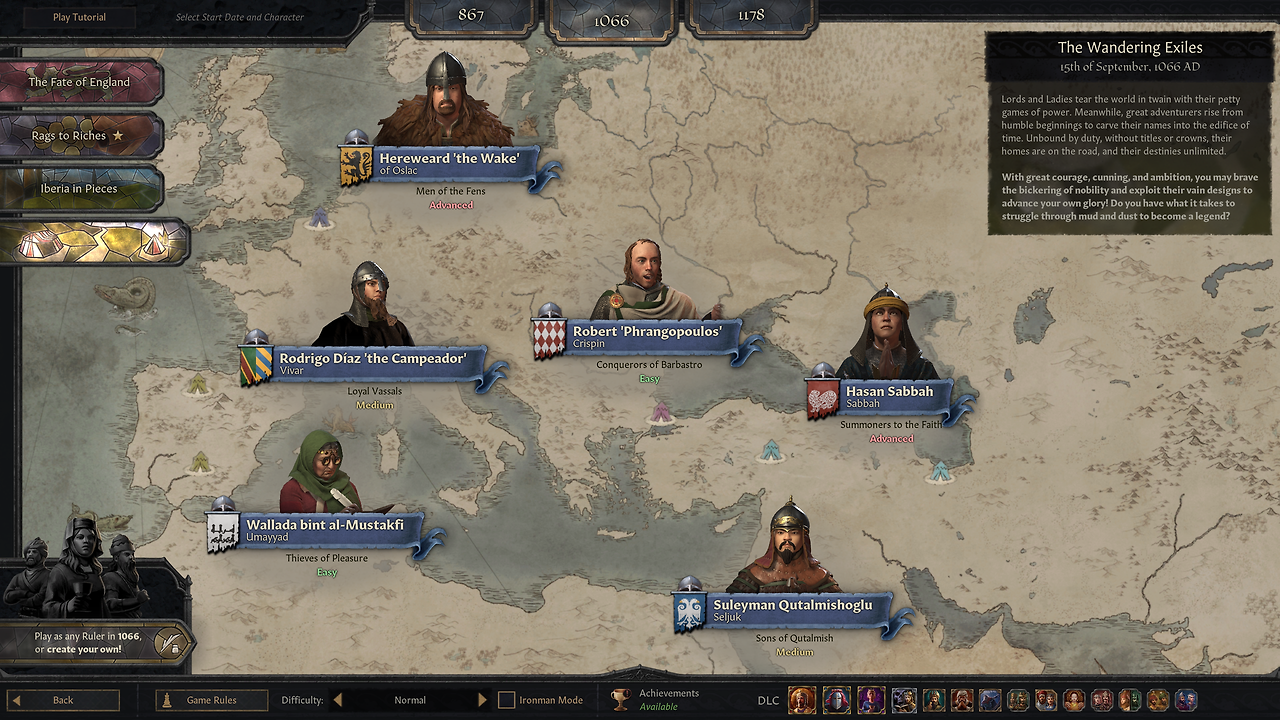Choose the 1066 start date

coord(610,19)
